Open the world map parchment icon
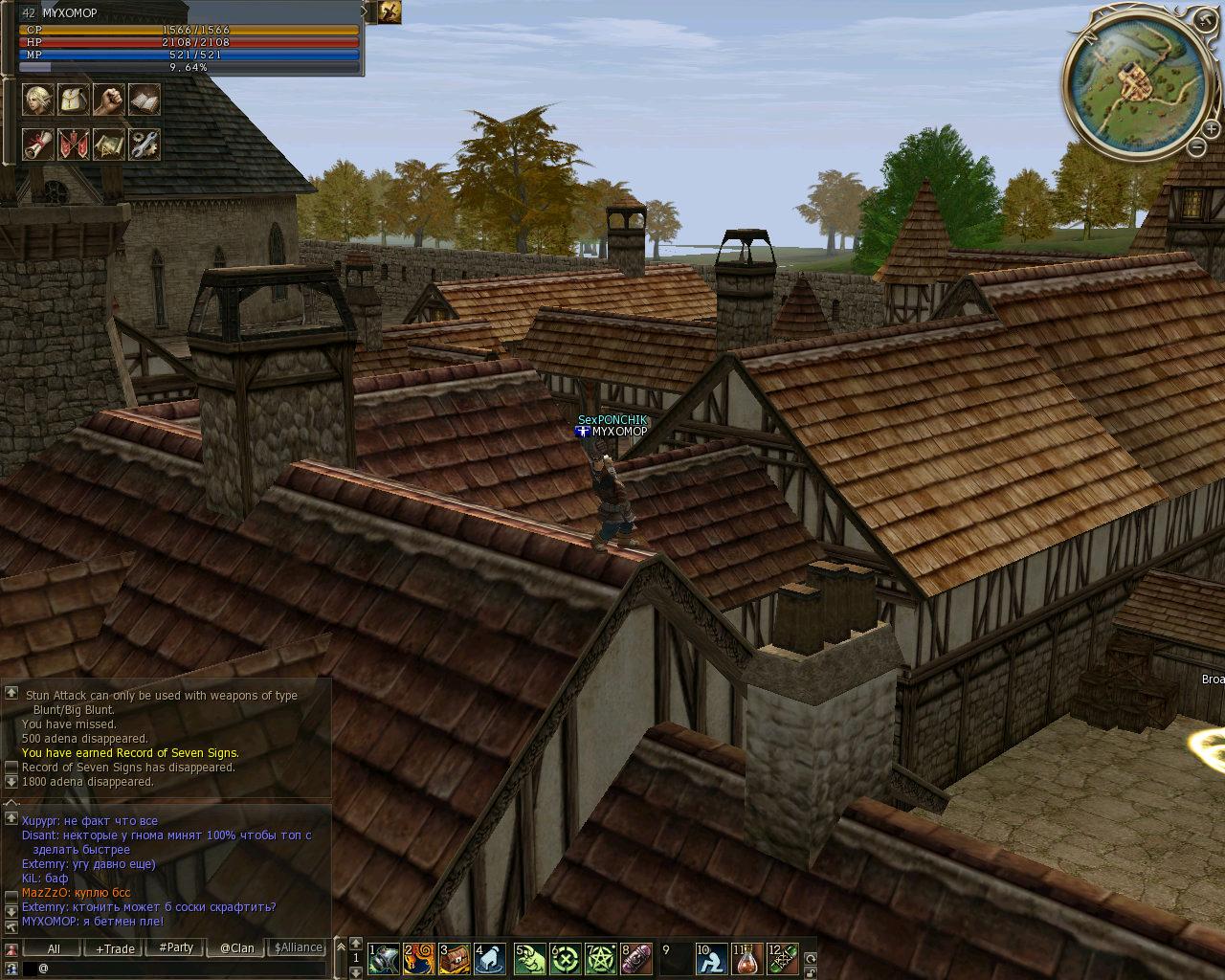This screenshot has height=980, width=1225. pos(109,145)
